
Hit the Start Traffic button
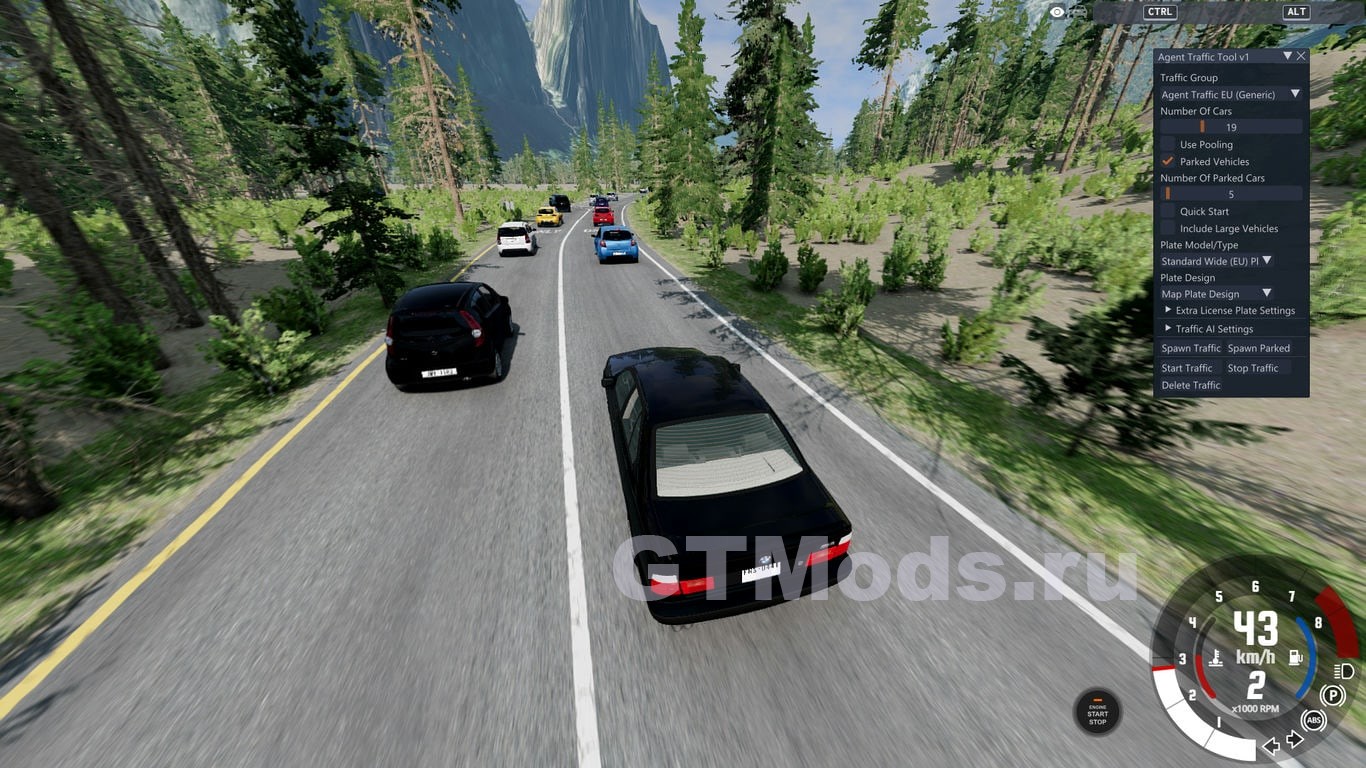click(x=1187, y=368)
